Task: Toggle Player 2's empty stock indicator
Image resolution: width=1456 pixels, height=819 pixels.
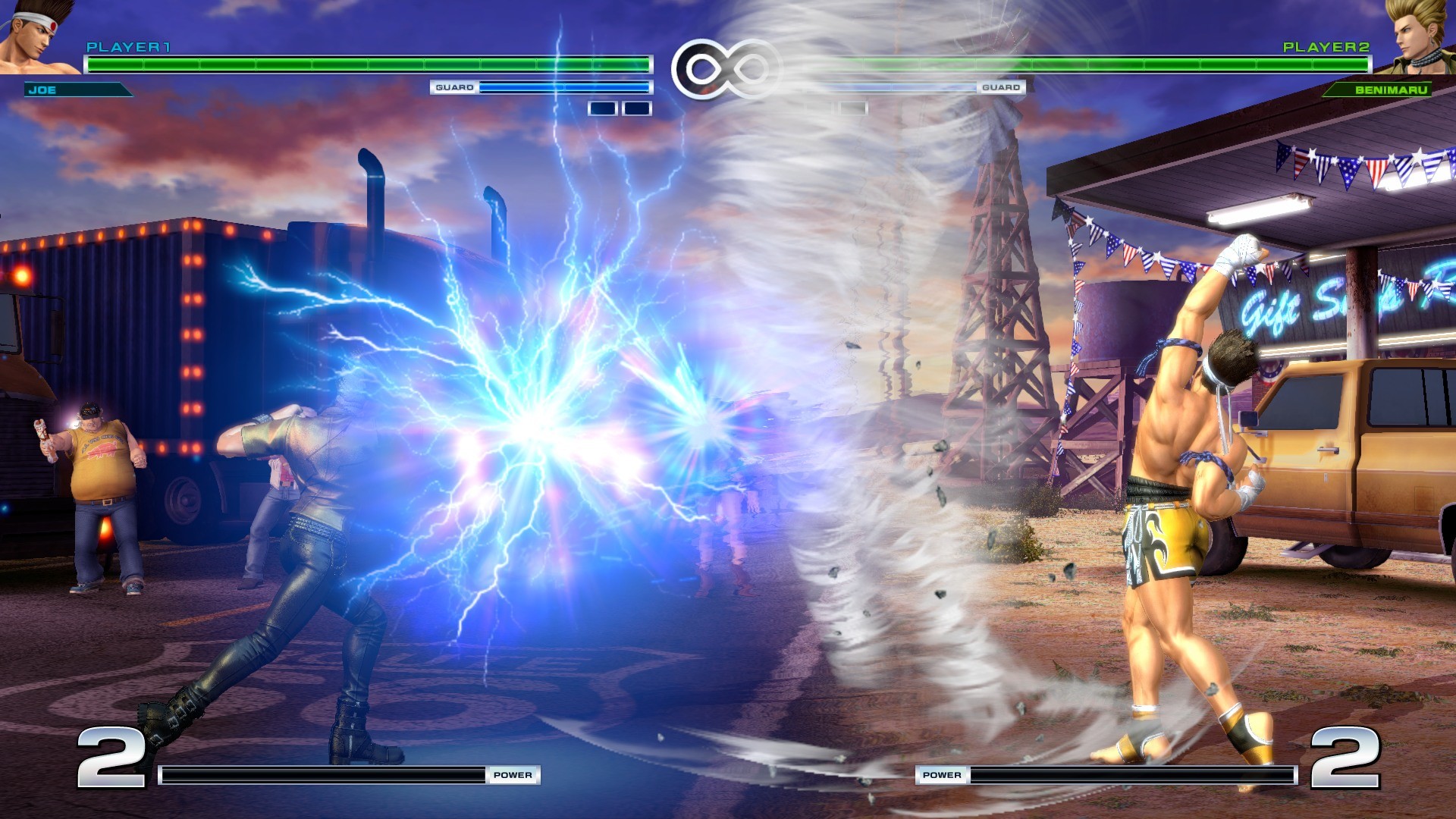Action: [853, 107]
